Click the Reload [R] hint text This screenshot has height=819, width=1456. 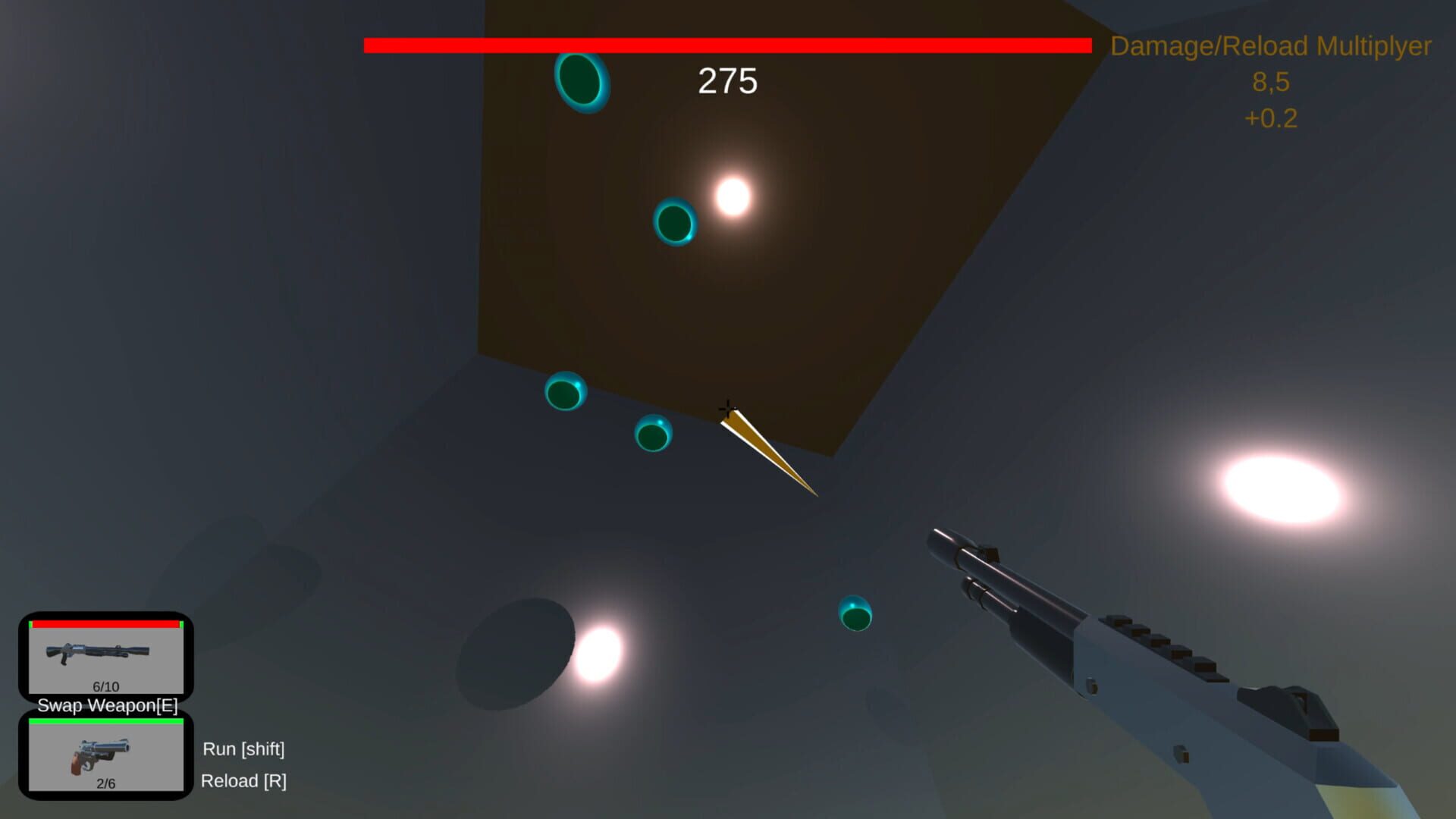[246, 781]
